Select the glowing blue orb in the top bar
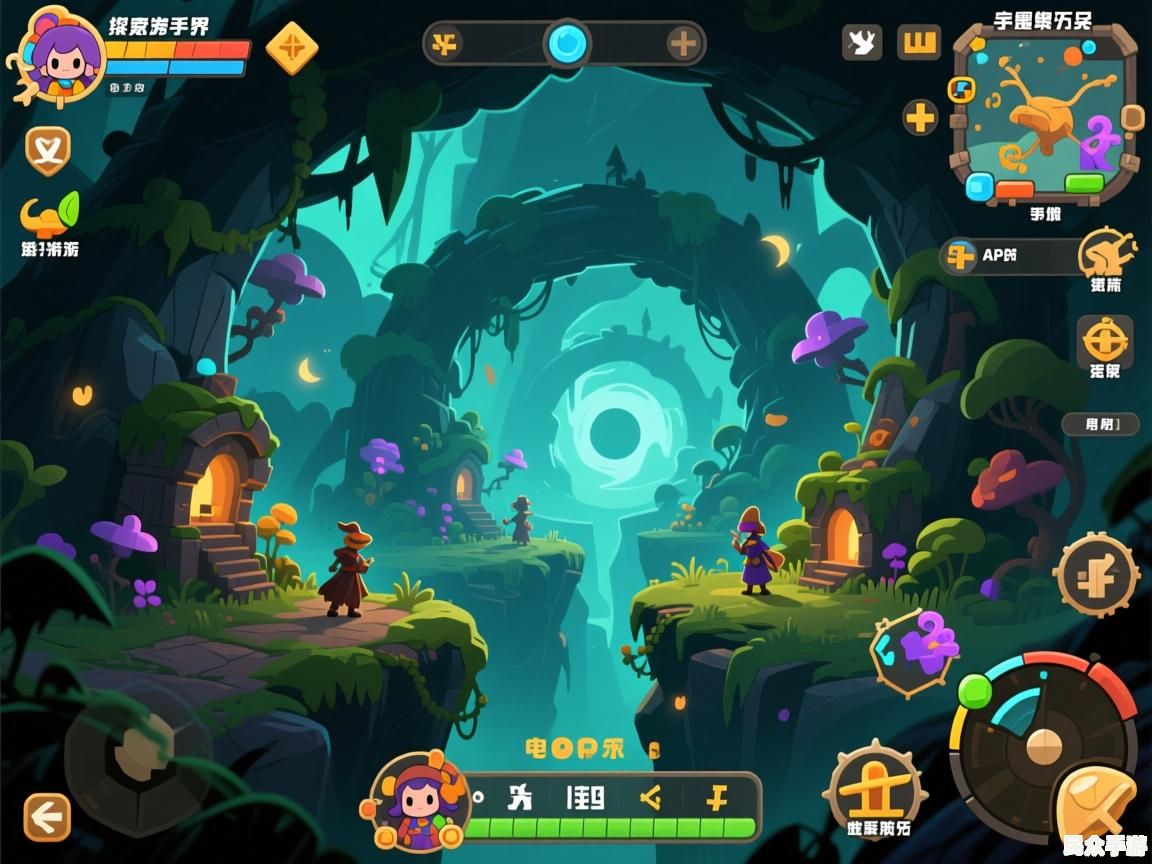This screenshot has height=864, width=1152. [567, 43]
